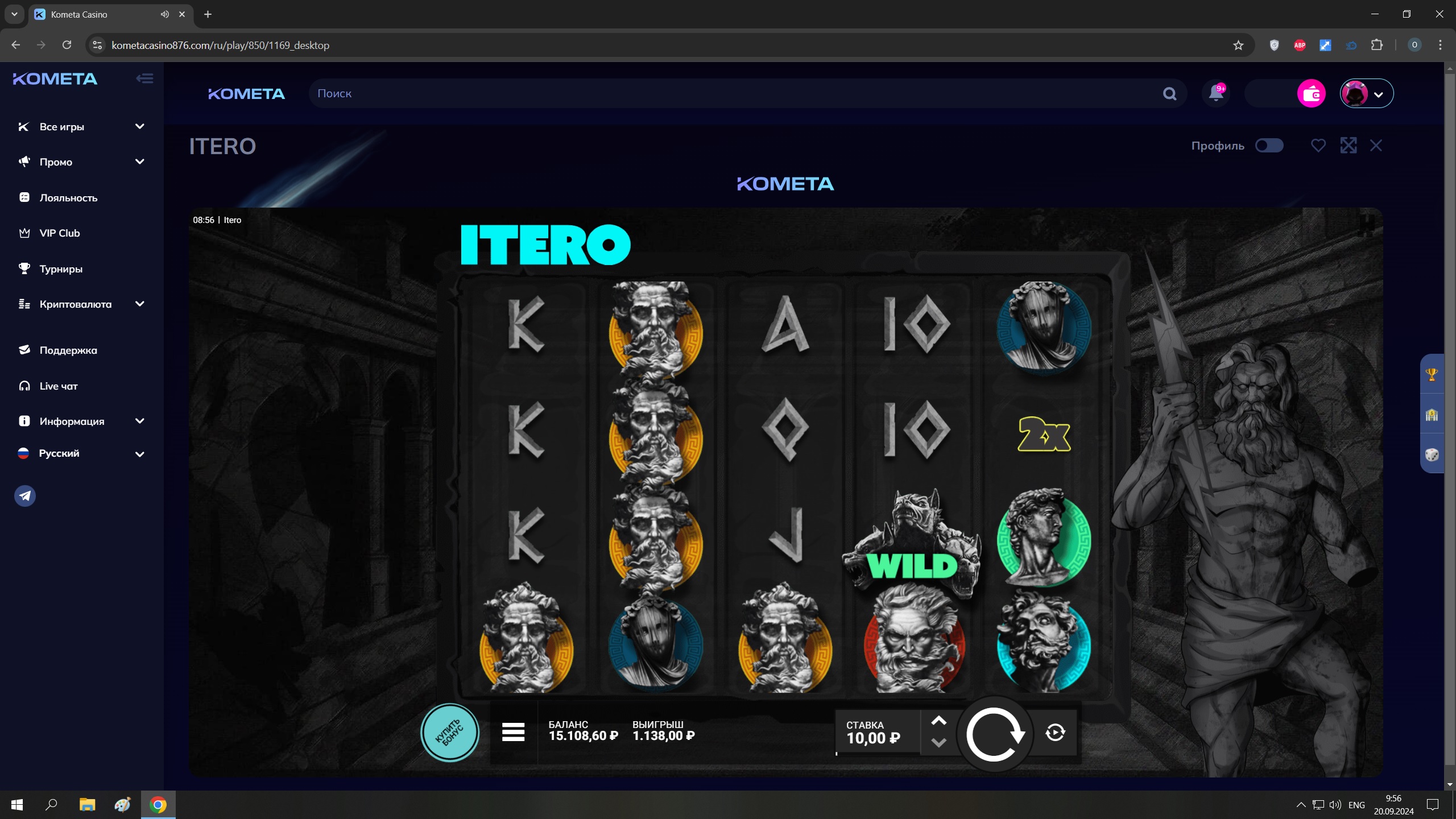Screen dimensions: 1456x819
Task: Toggle the Профиль switch
Action: (1269, 146)
